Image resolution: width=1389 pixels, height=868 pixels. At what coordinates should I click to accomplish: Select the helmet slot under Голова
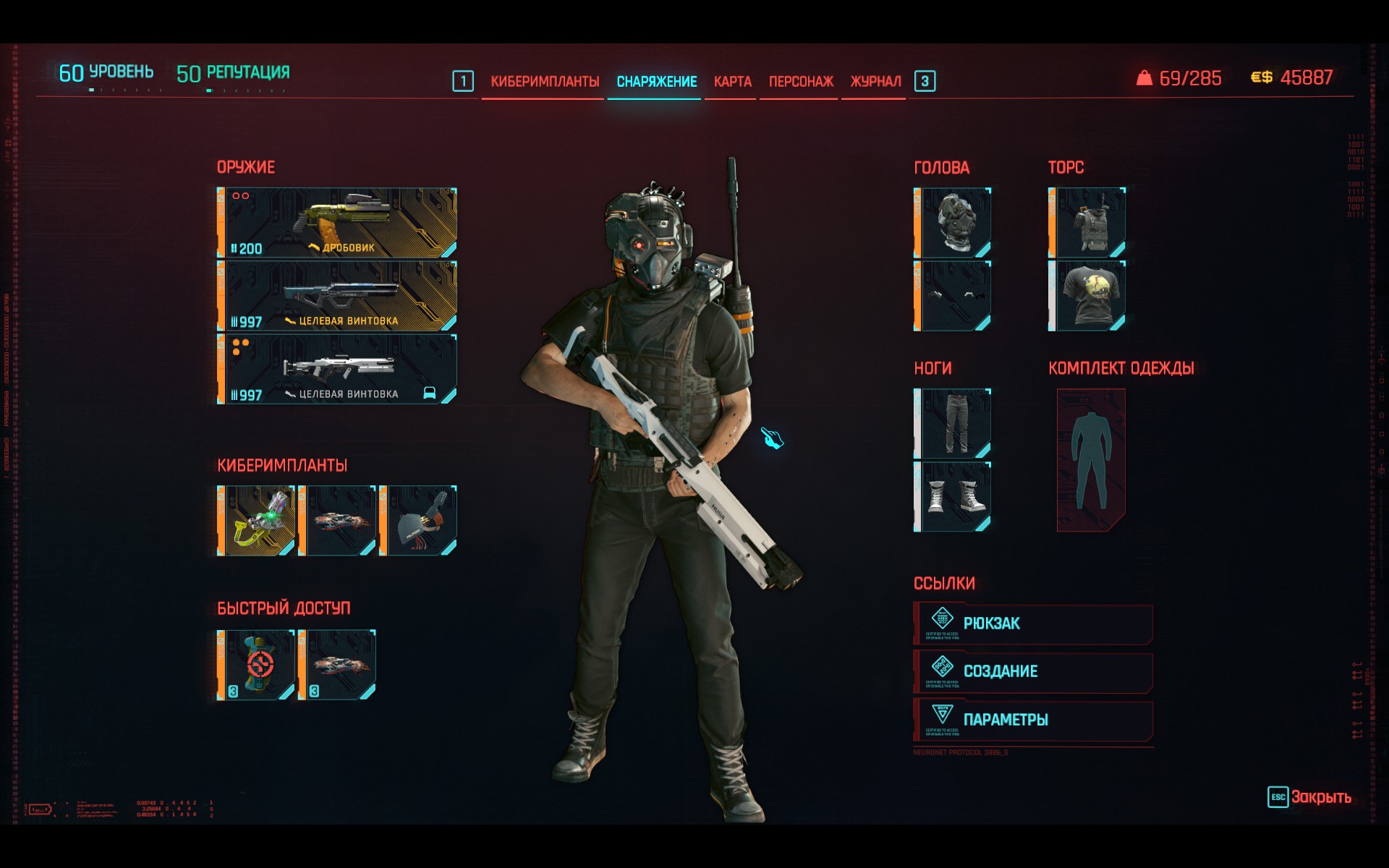953,223
